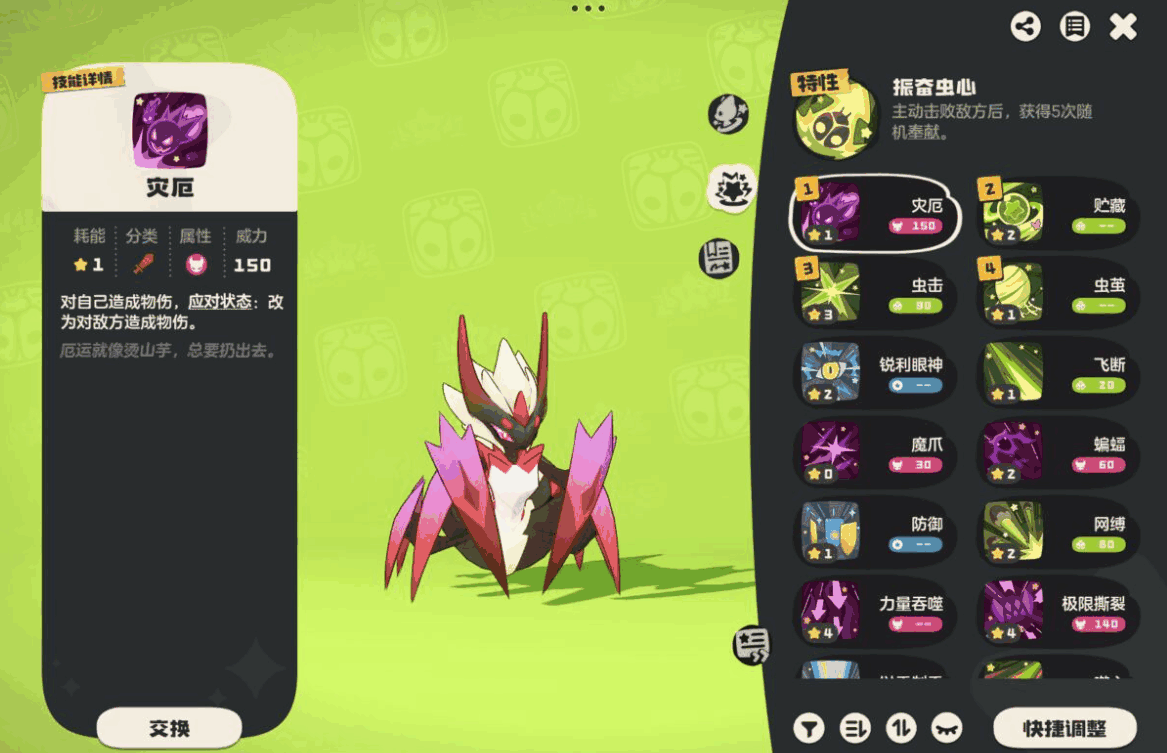1167x753 pixels.
Task: Select the 防御 shield skill
Action: pyautogui.click(x=875, y=532)
